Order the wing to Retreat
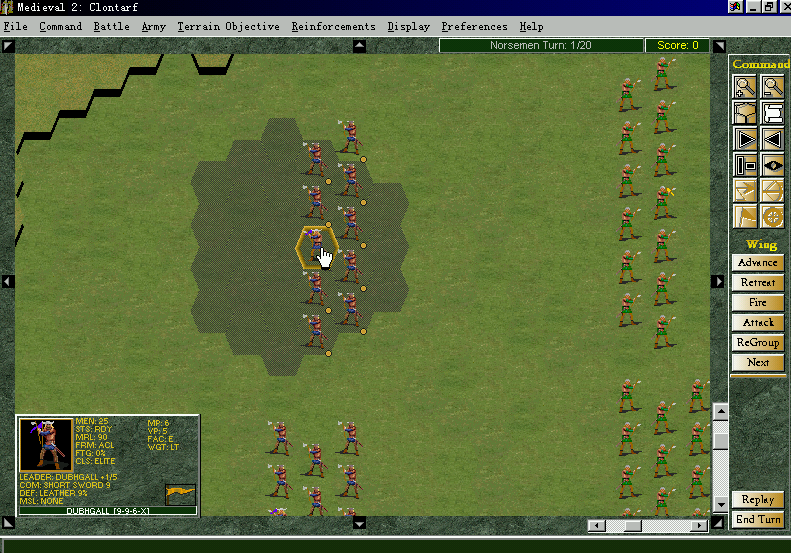The image size is (791, 553). tap(758, 283)
